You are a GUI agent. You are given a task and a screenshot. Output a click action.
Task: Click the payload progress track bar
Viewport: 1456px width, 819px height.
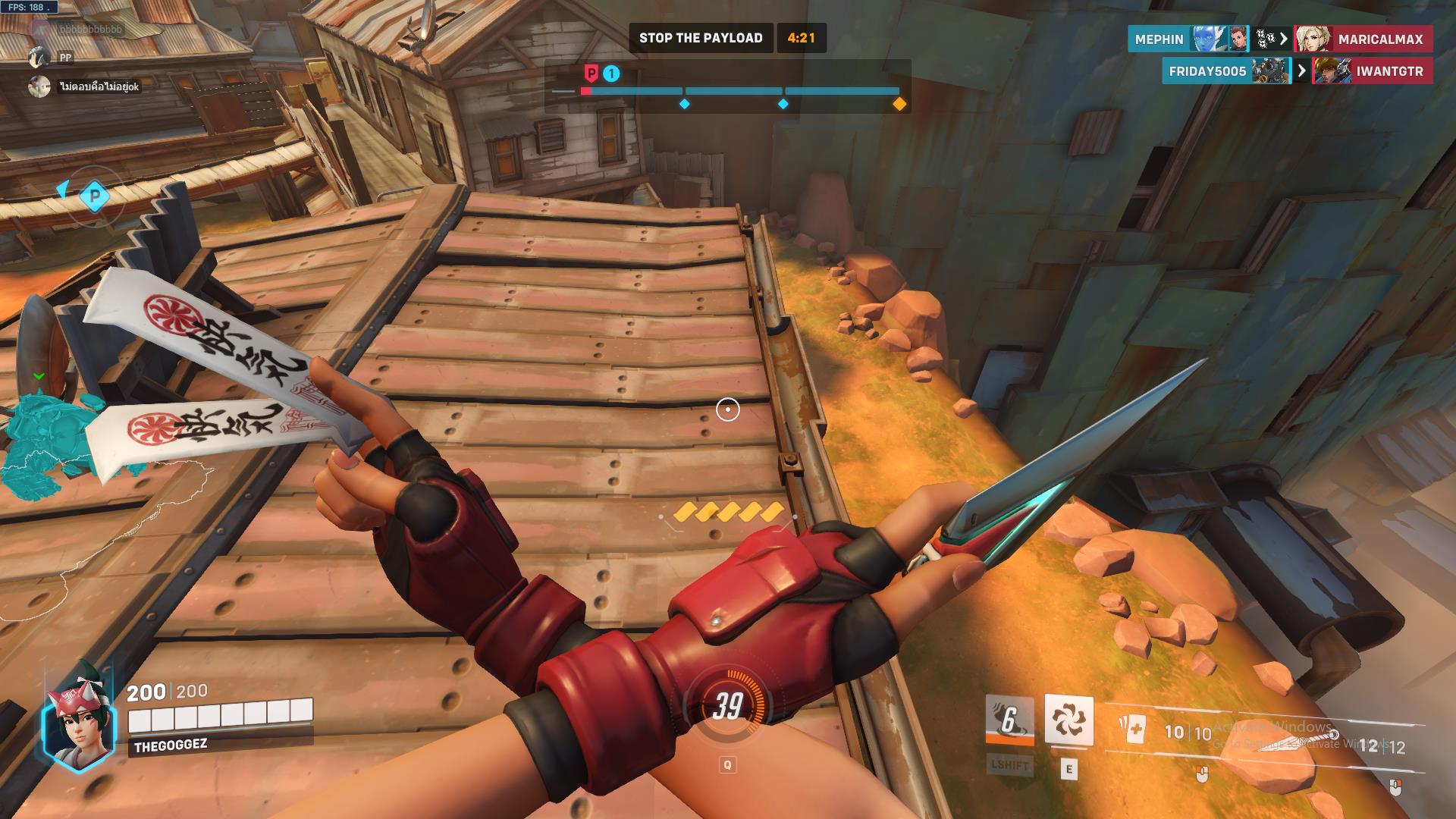740,91
